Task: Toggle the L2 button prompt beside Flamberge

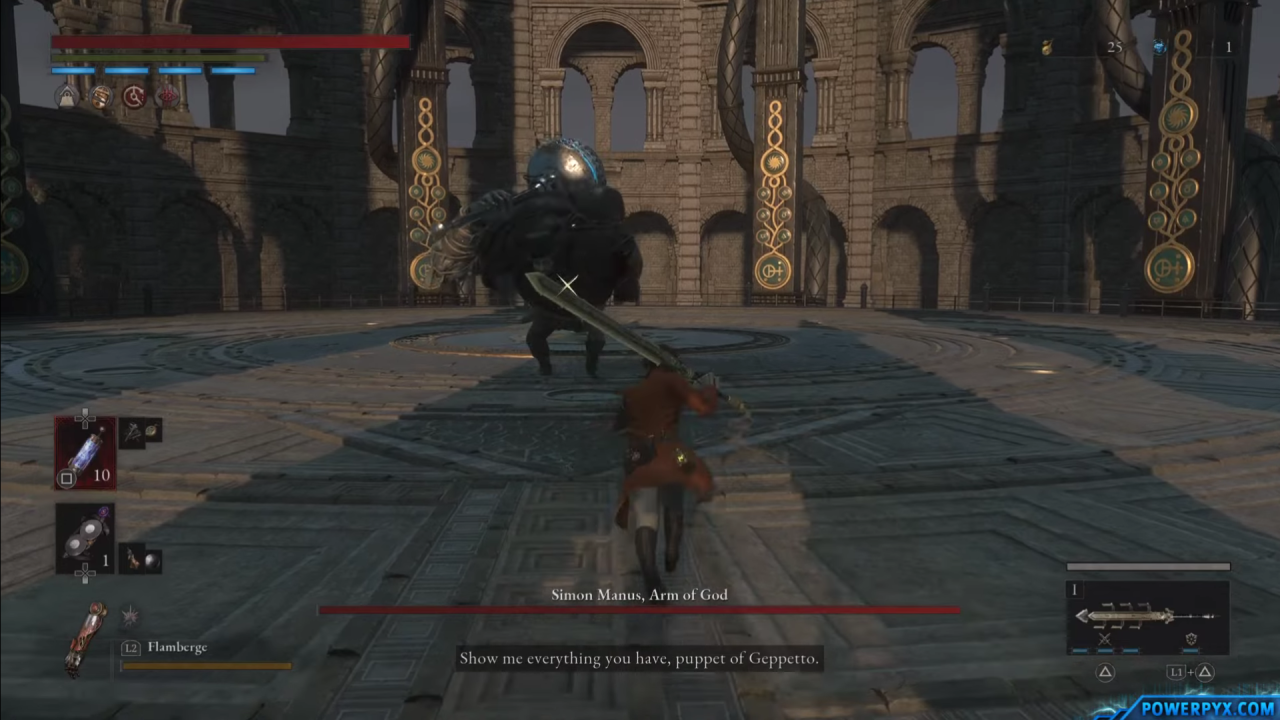Action: coord(131,647)
